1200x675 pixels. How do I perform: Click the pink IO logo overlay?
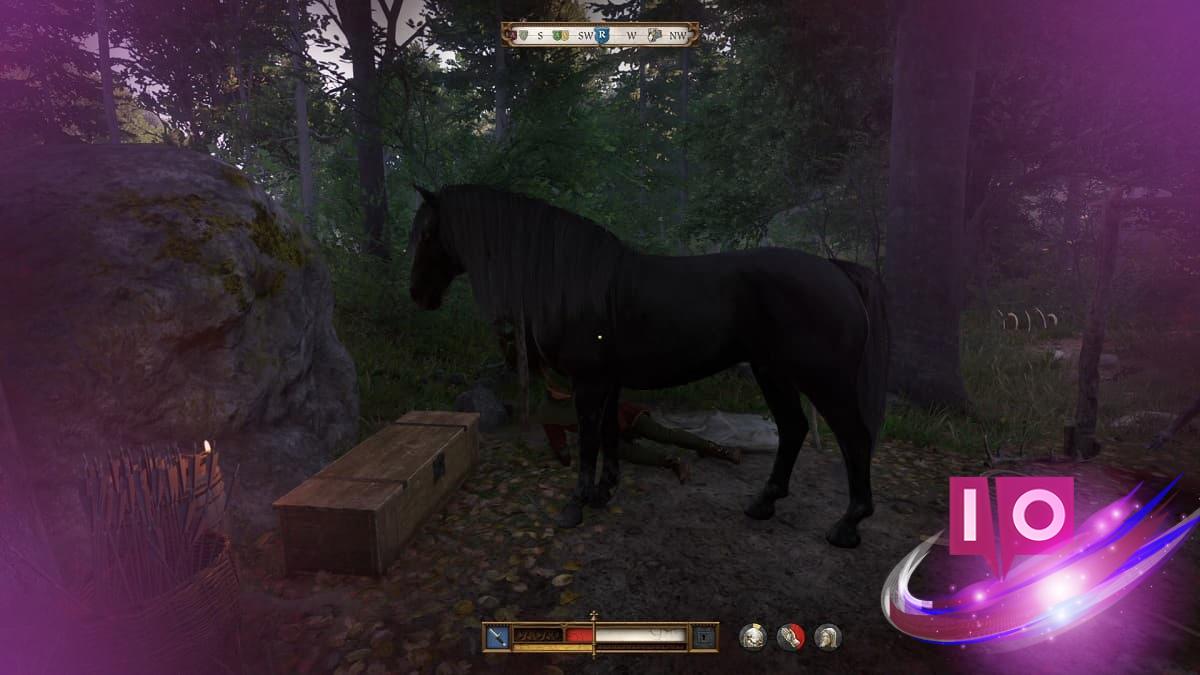click(1010, 515)
